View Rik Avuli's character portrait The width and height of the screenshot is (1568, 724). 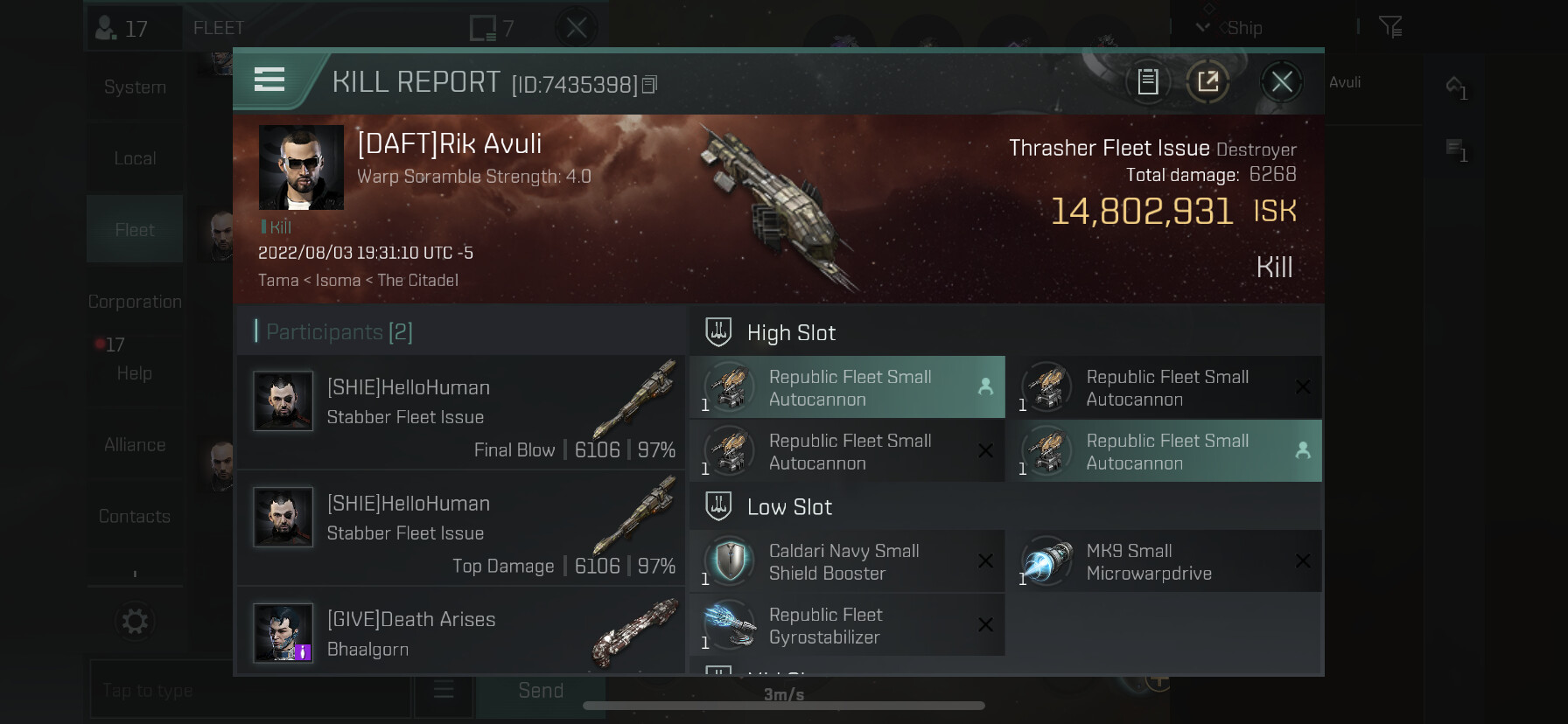[x=301, y=167]
